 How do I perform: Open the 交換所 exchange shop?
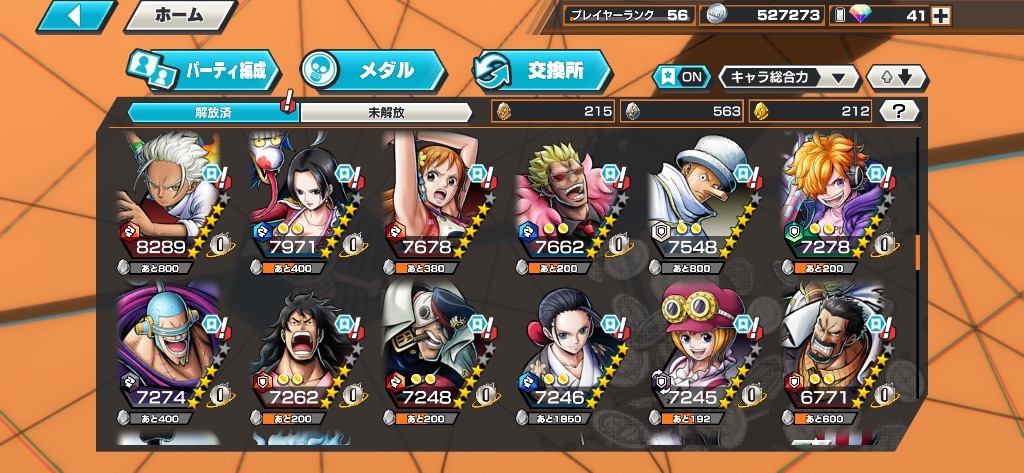pos(543,70)
